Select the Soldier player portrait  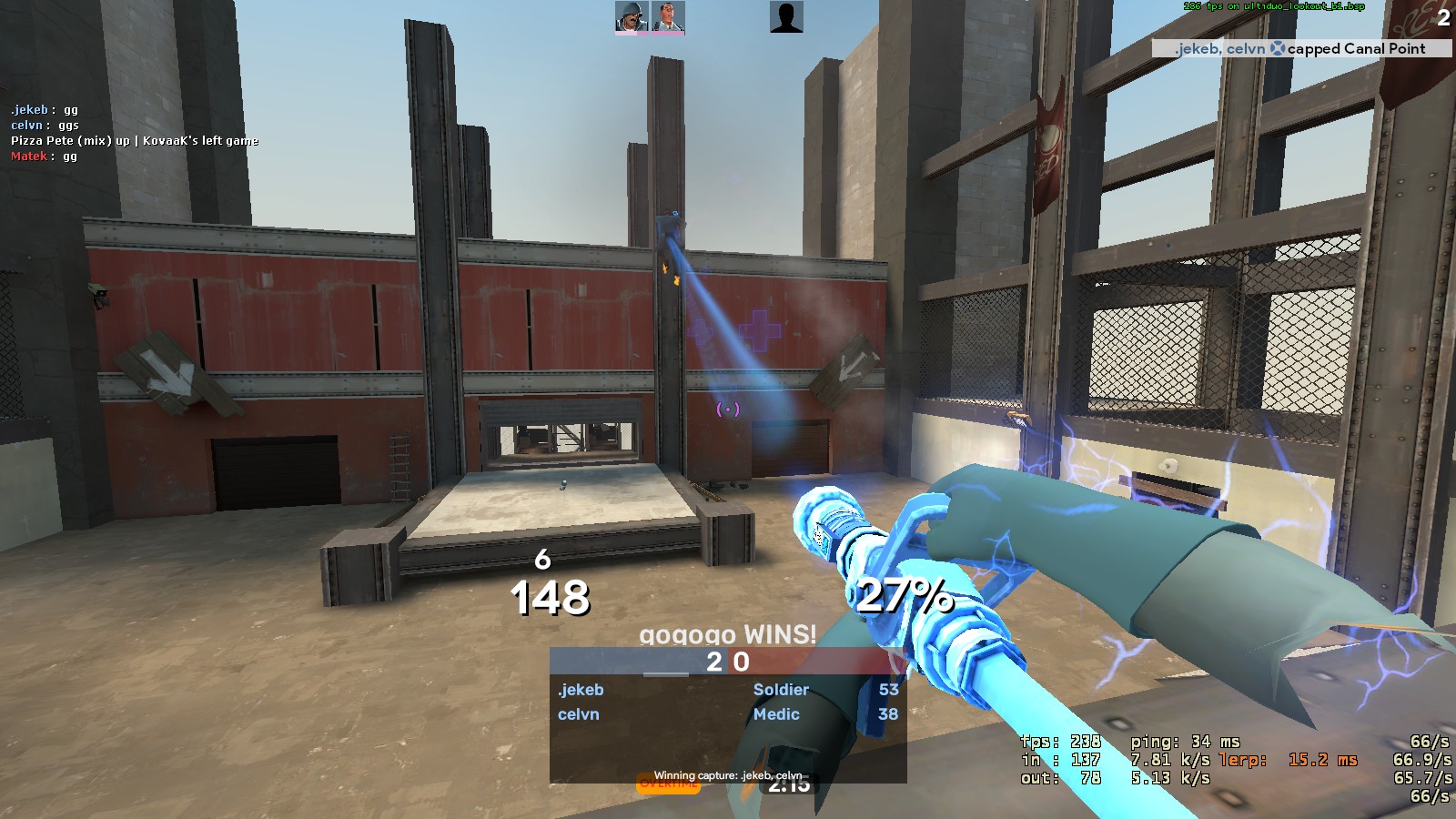632,17
